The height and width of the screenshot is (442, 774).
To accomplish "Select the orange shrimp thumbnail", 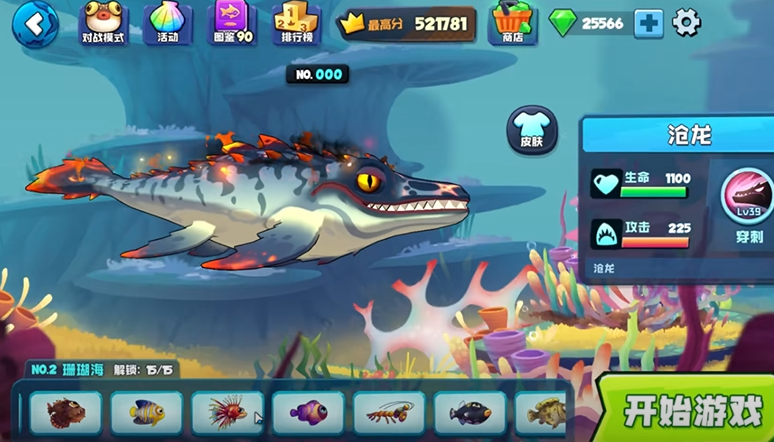I will (389, 412).
